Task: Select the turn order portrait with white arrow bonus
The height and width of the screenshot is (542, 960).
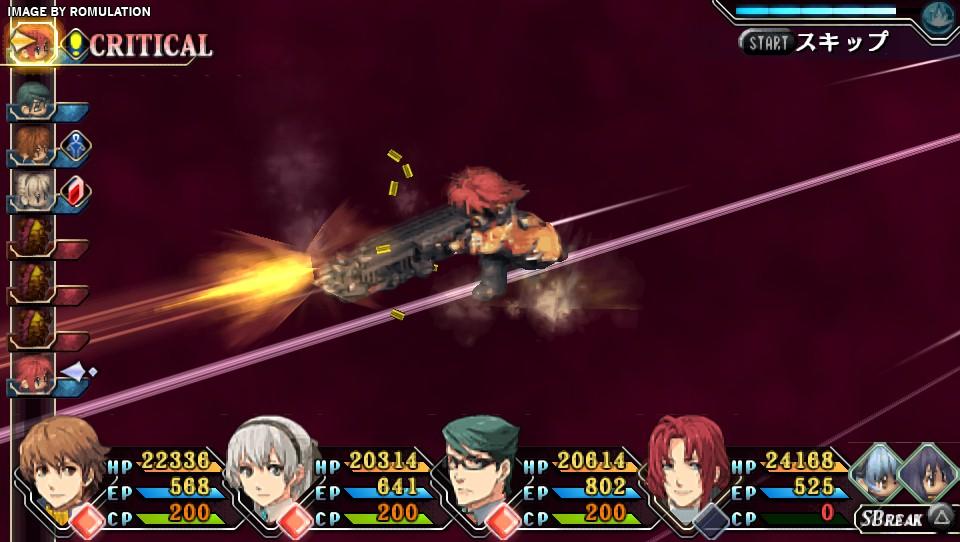Action: tap(33, 374)
